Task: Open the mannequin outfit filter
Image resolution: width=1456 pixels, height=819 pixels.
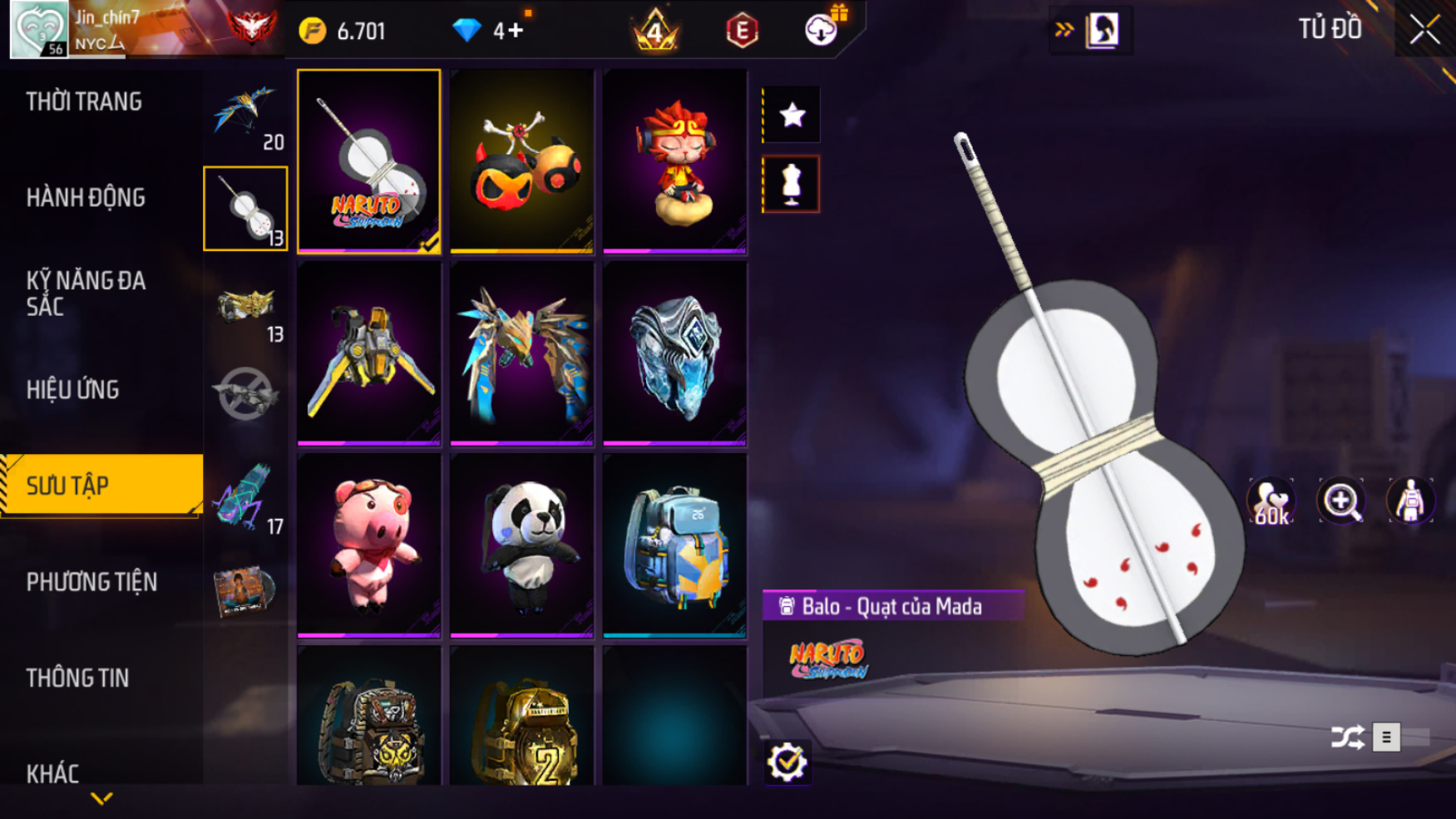Action: point(792,184)
